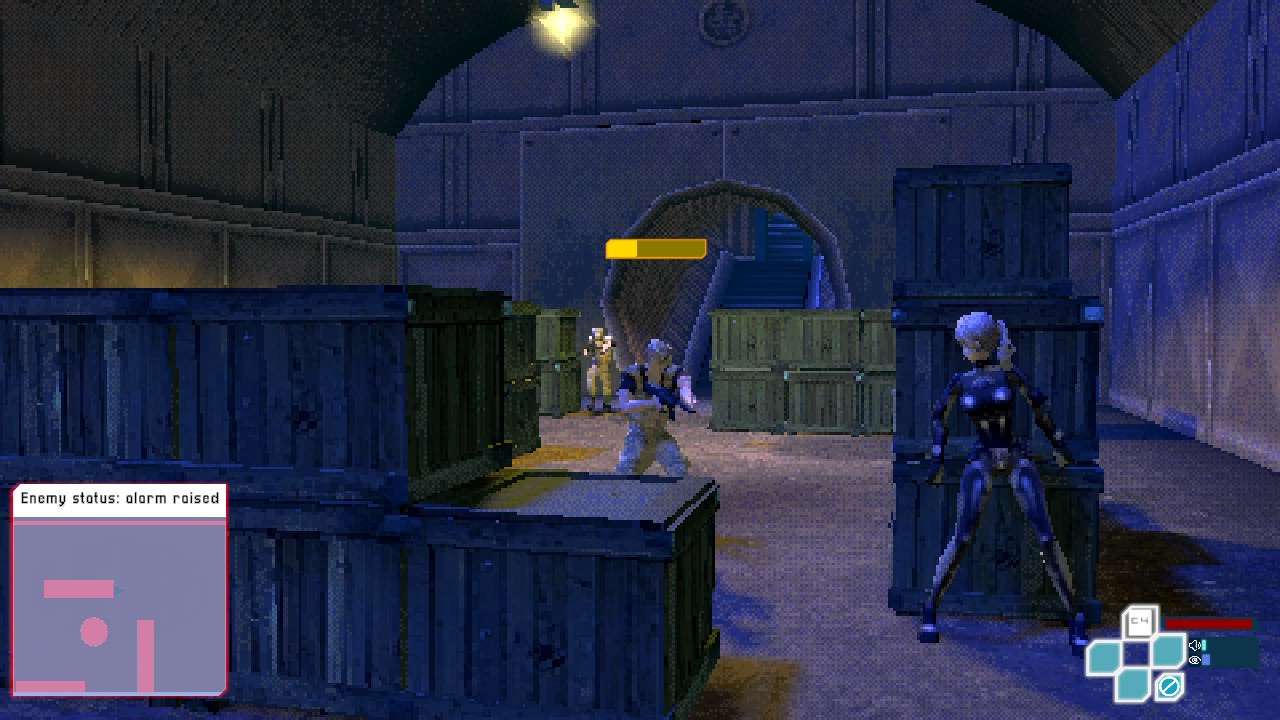1280x720 pixels.
Task: Click the Enemy status: alarm raised header
Action: [118, 497]
